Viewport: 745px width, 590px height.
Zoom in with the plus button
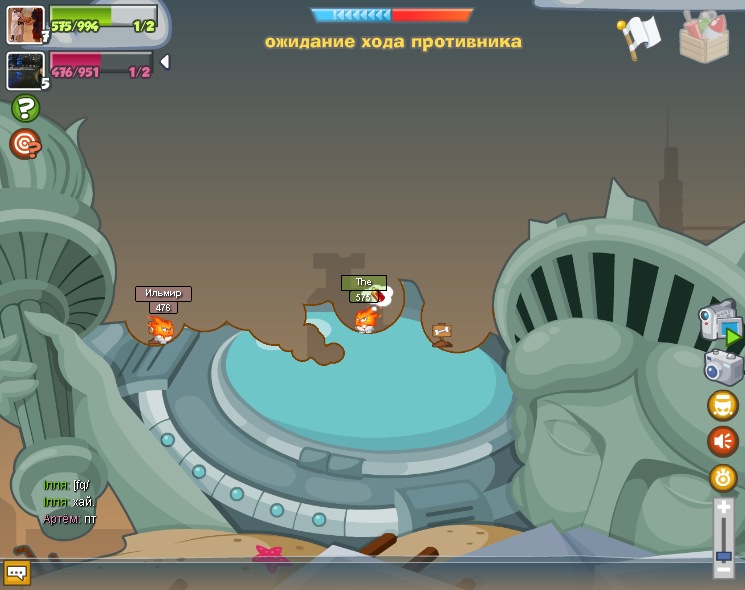723,508
